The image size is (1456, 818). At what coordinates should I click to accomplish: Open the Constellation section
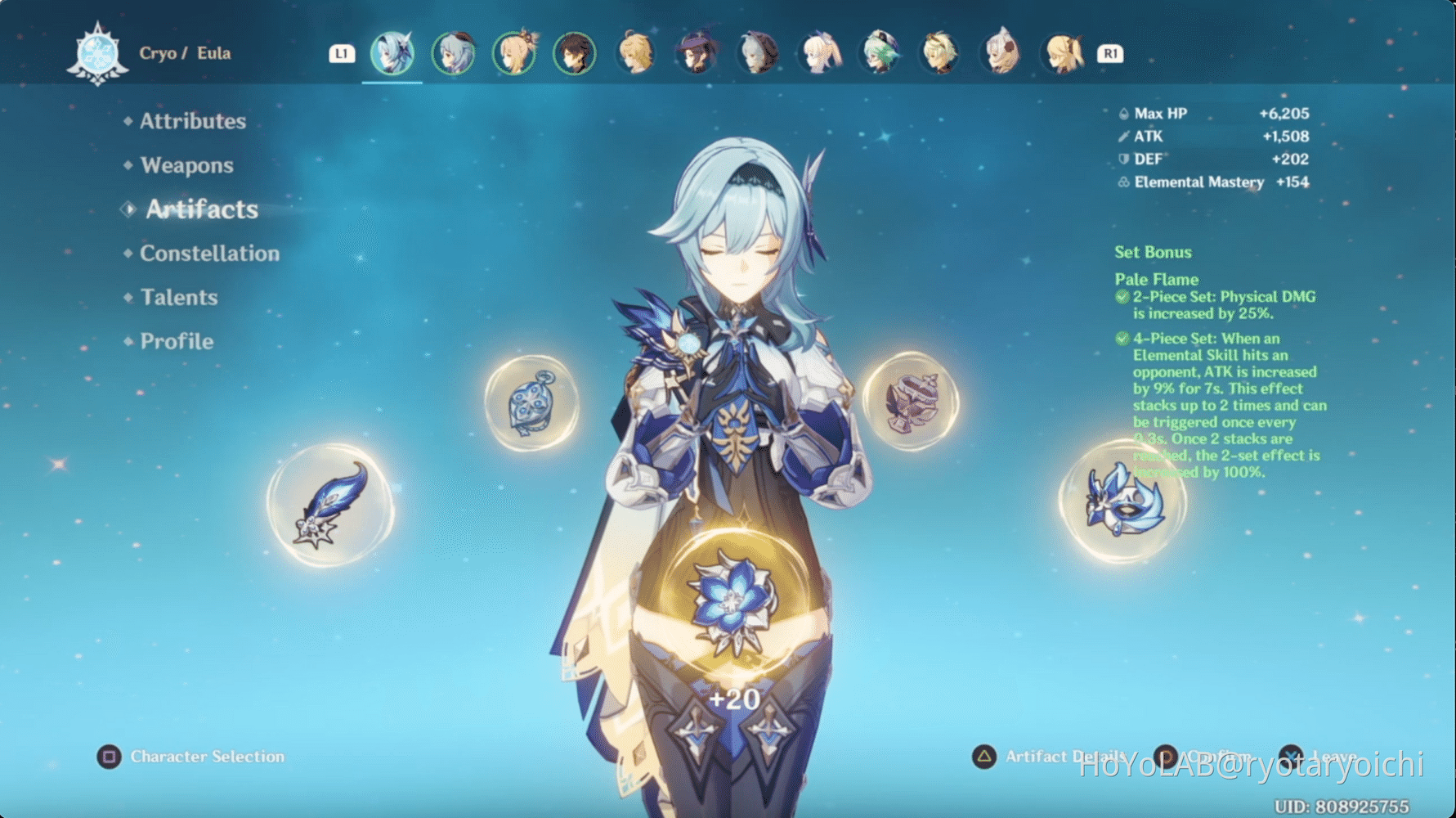coord(209,254)
